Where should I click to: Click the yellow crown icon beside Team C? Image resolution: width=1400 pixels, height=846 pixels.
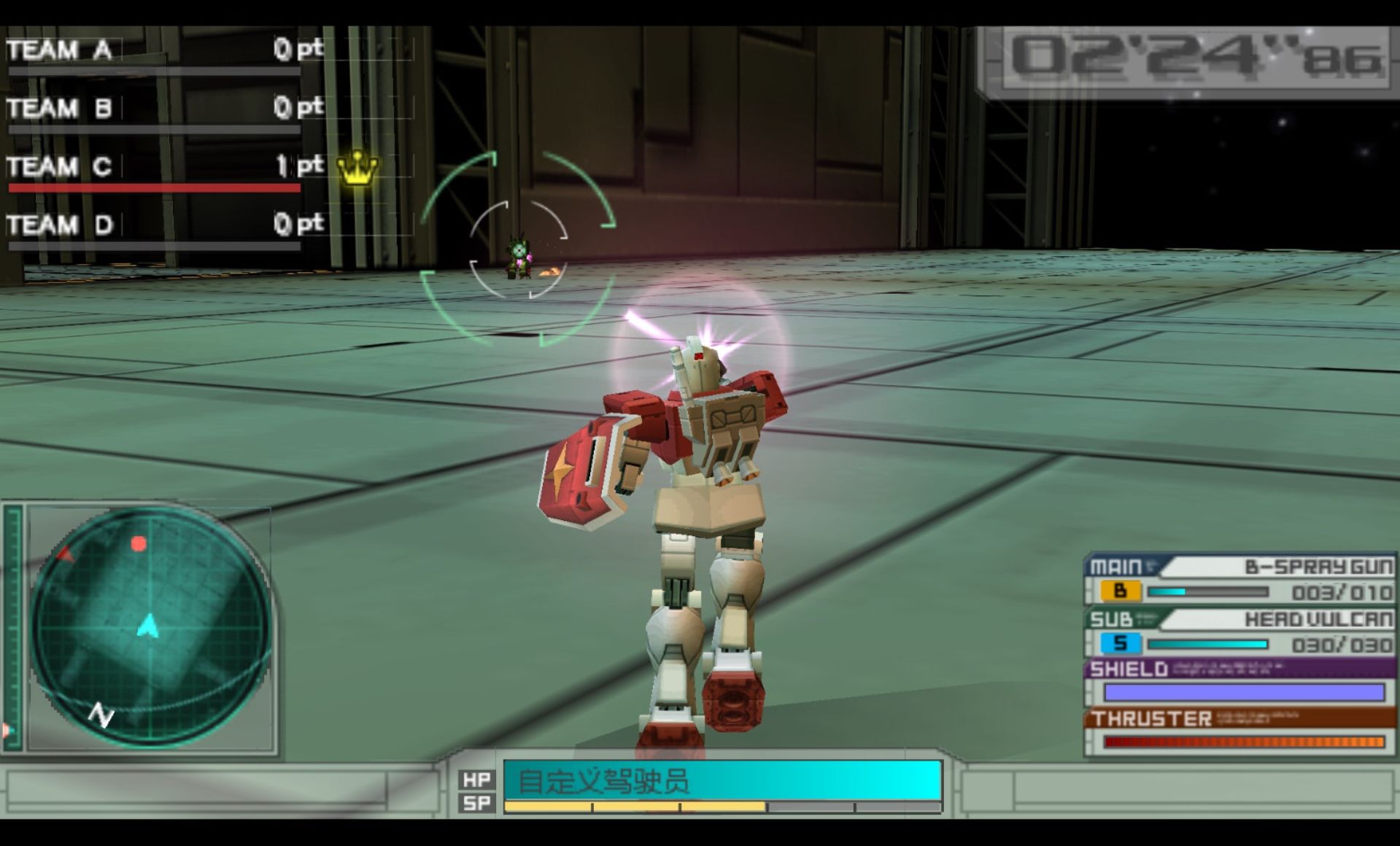(x=357, y=168)
